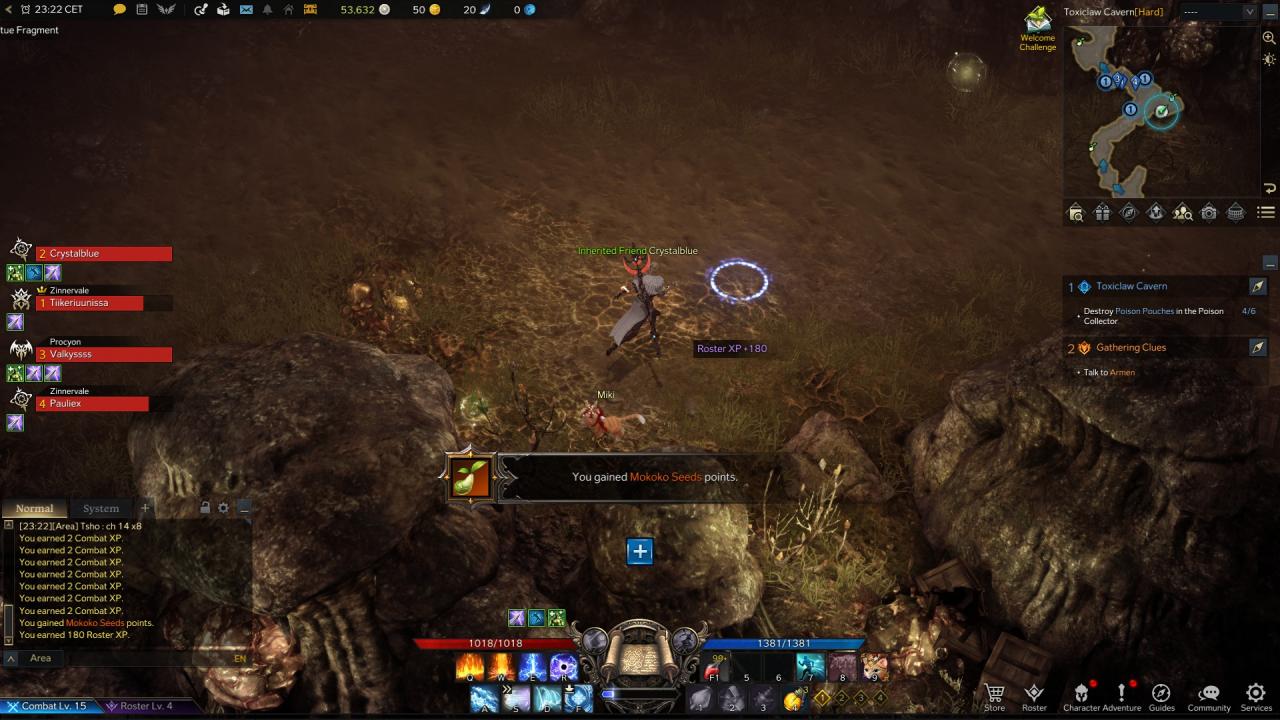Screen dimensions: 1280x720
Task: Open the channel dropdown above the minimap
Action: pyautogui.click(x=1218, y=12)
